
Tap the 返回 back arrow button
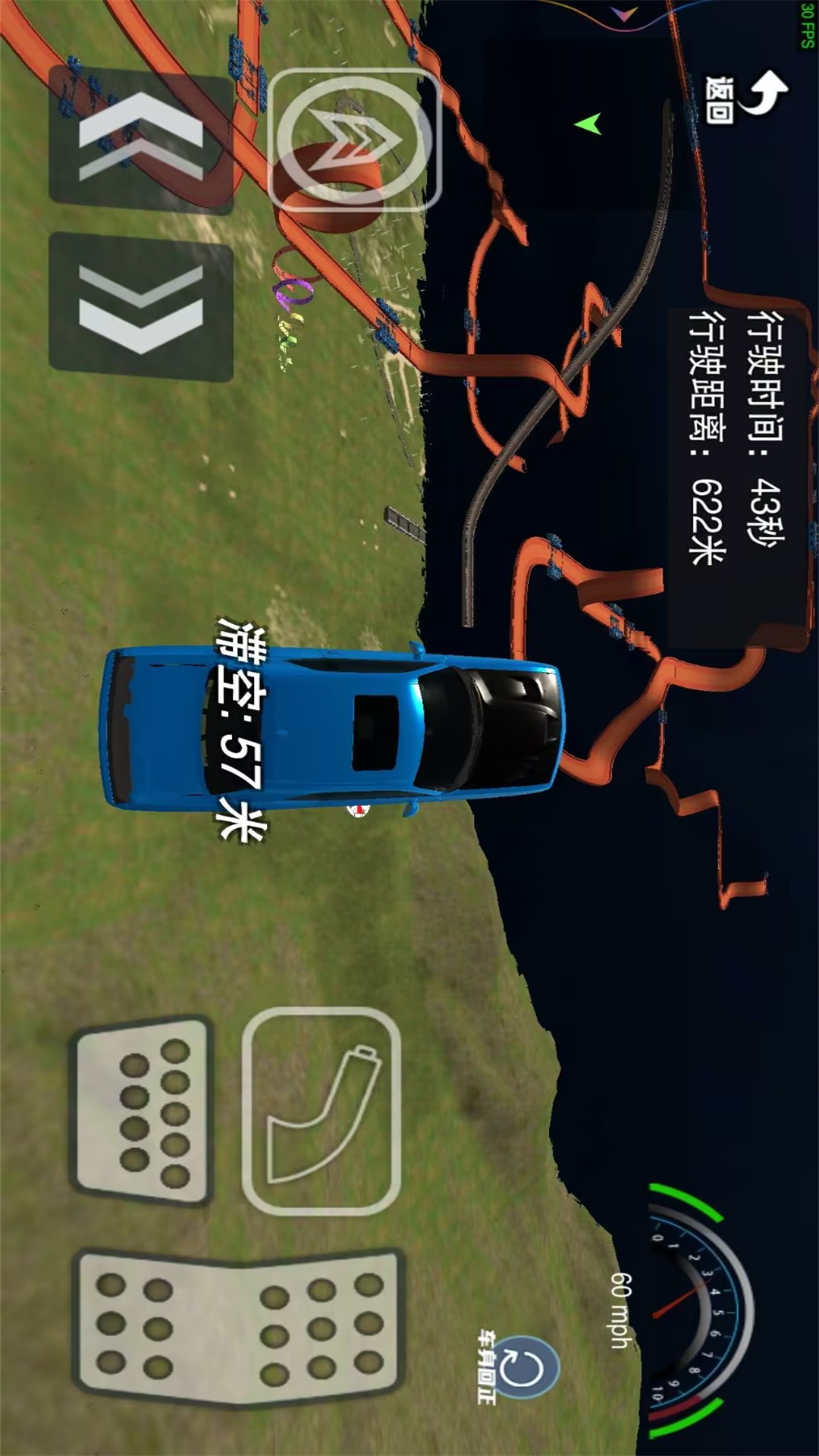tap(747, 96)
